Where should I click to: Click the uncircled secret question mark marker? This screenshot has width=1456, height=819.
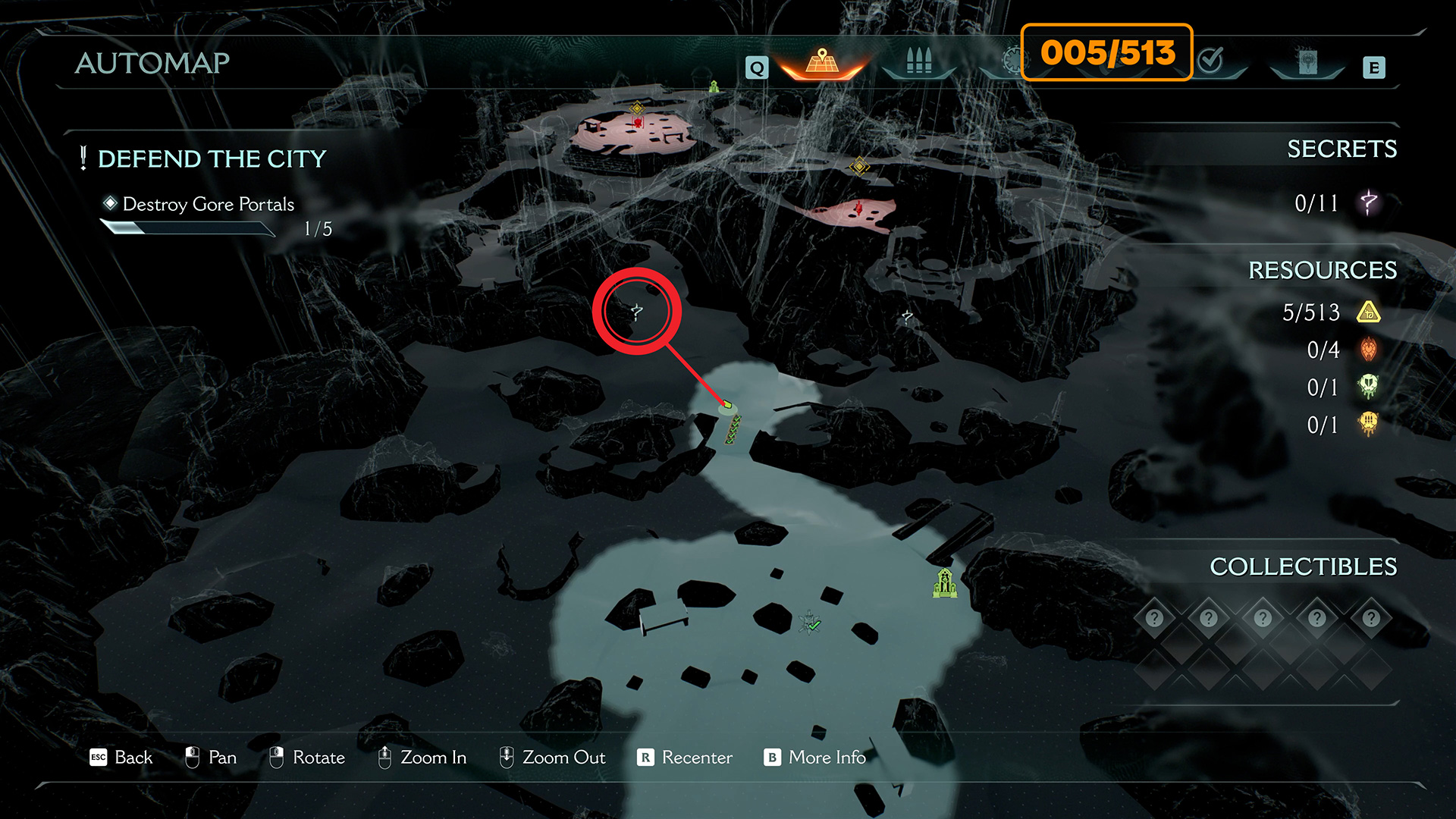pyautogui.click(x=907, y=316)
